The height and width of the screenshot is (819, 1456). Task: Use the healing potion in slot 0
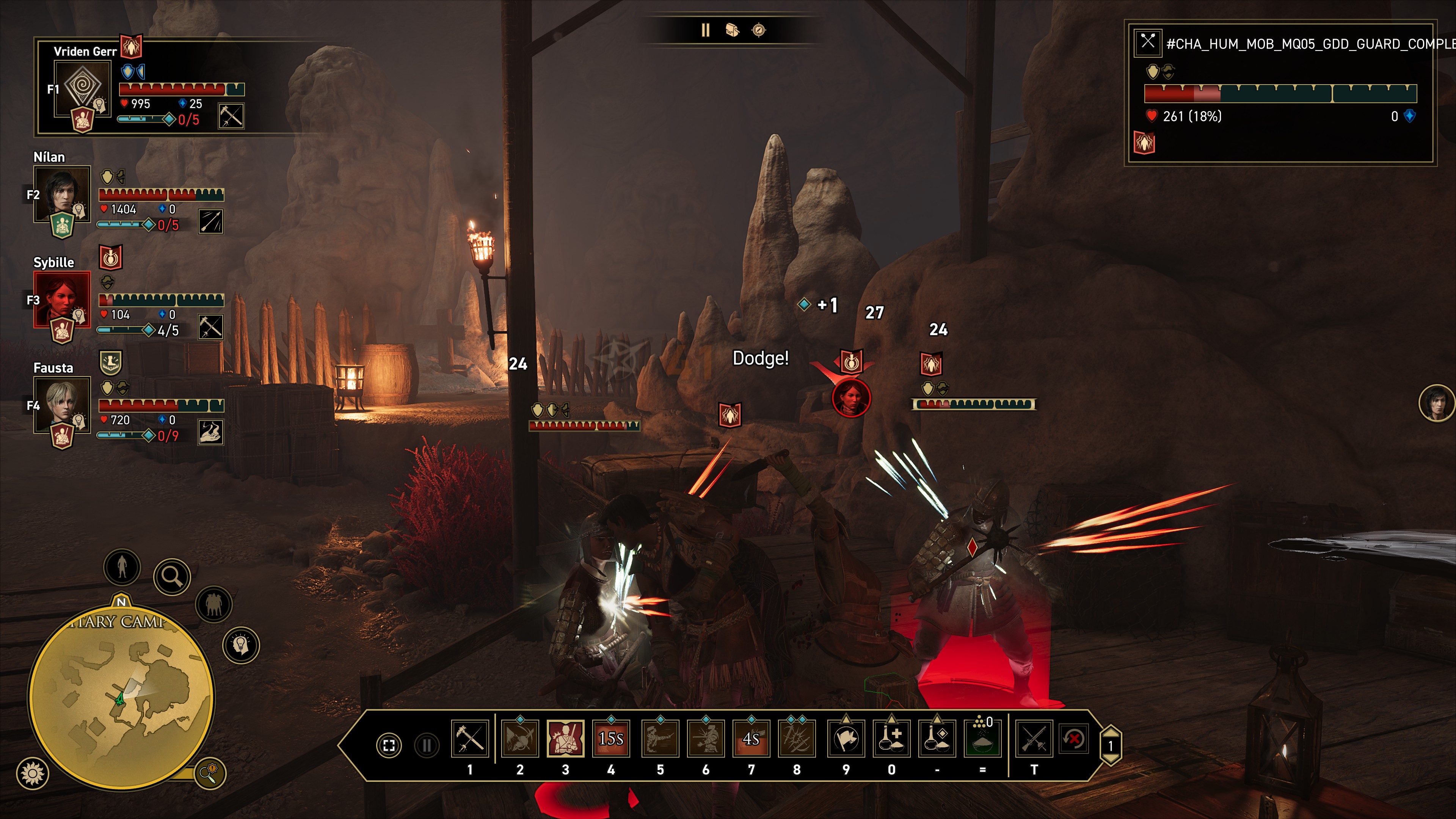pyautogui.click(x=891, y=739)
